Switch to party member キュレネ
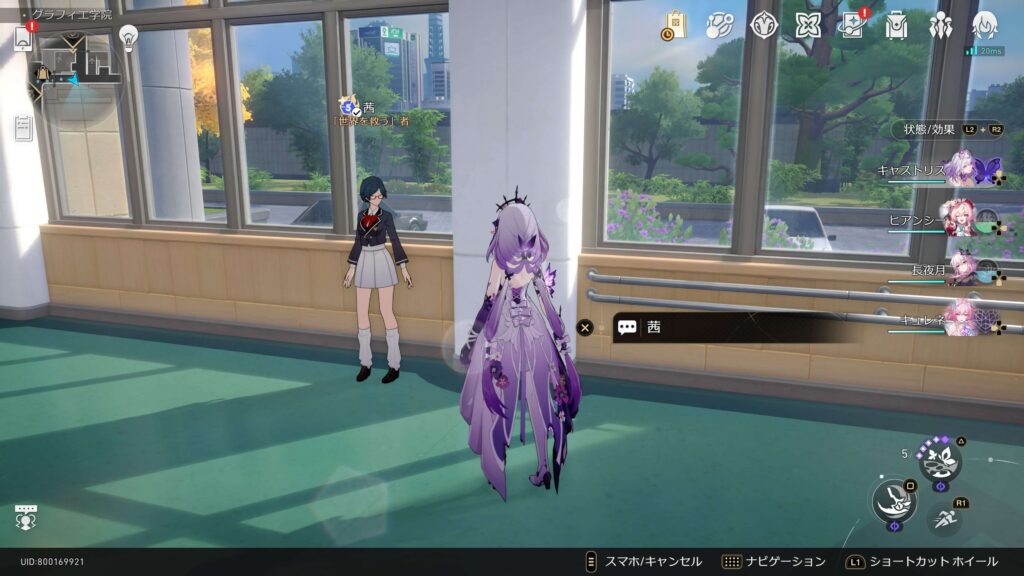The height and width of the screenshot is (576, 1024). 962,317
